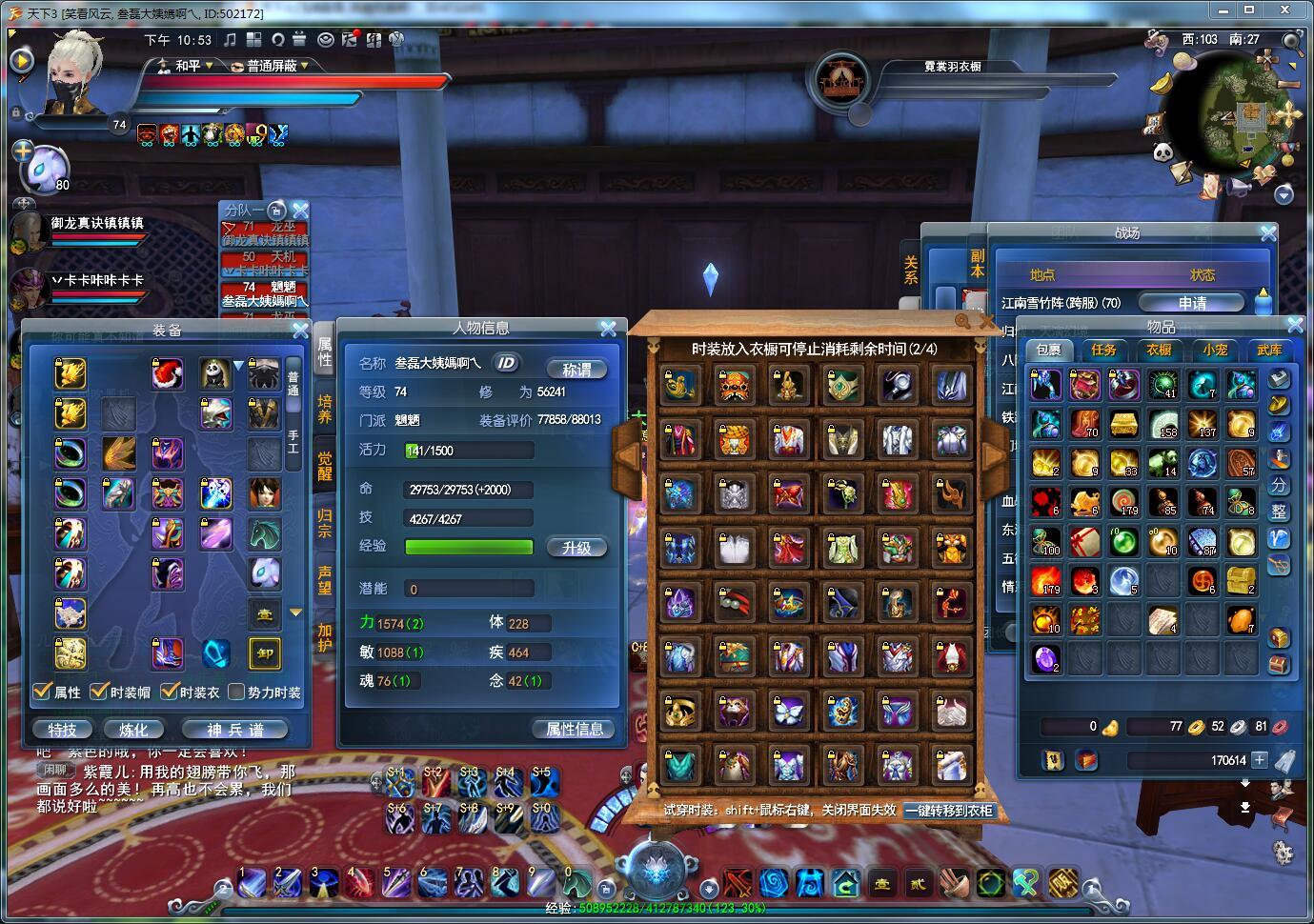Select the 武库 armory tab
This screenshot has height=924, width=1314.
pos(1269,350)
